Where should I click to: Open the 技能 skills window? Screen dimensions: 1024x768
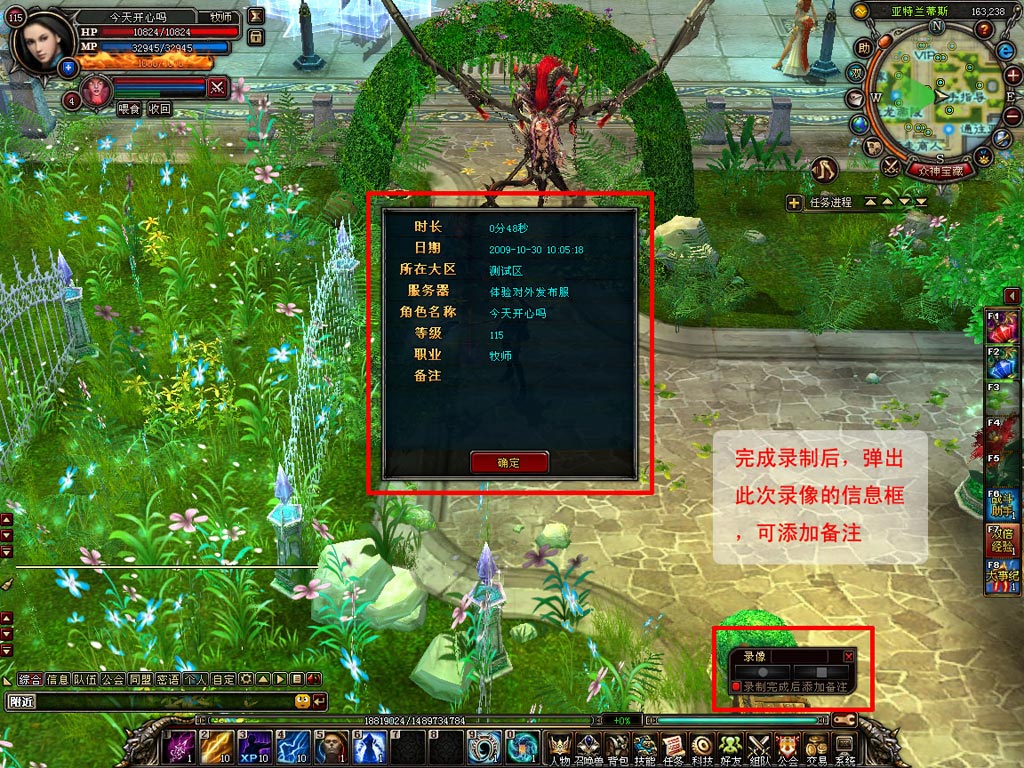(645, 747)
